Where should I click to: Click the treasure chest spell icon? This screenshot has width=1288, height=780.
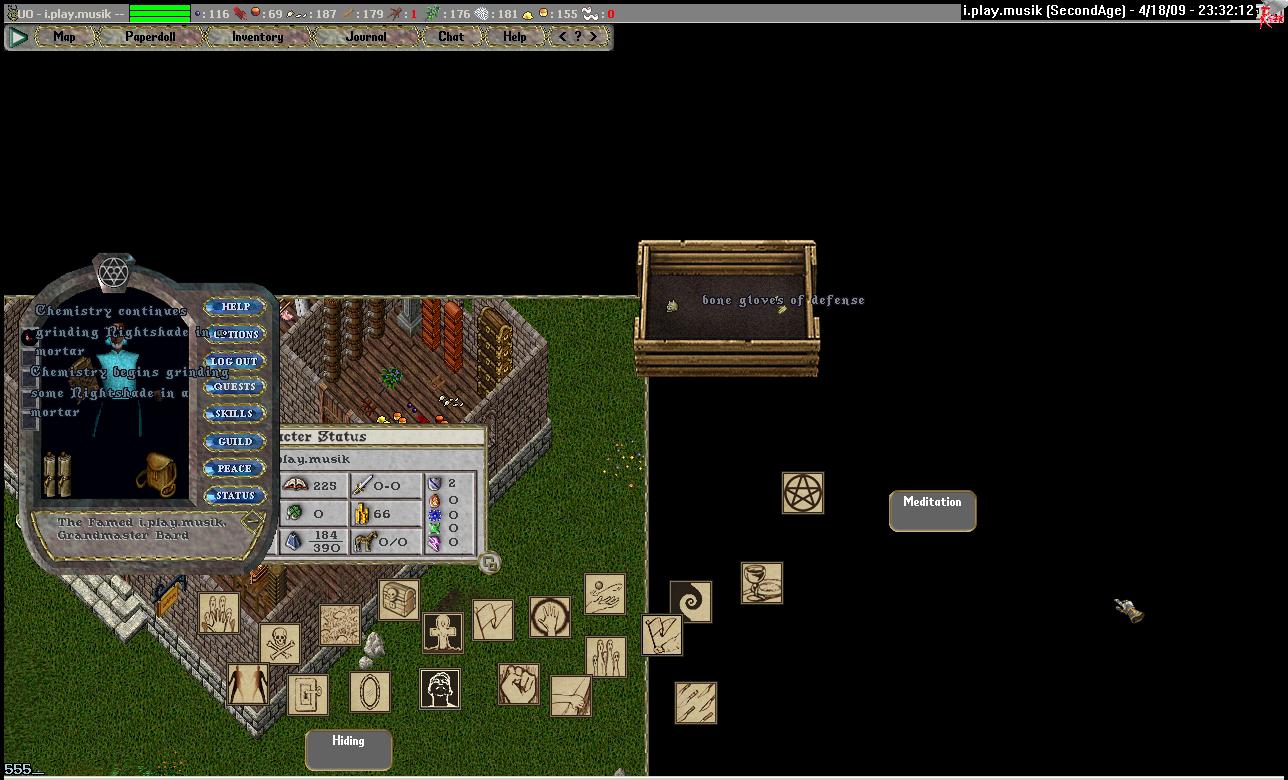(399, 599)
